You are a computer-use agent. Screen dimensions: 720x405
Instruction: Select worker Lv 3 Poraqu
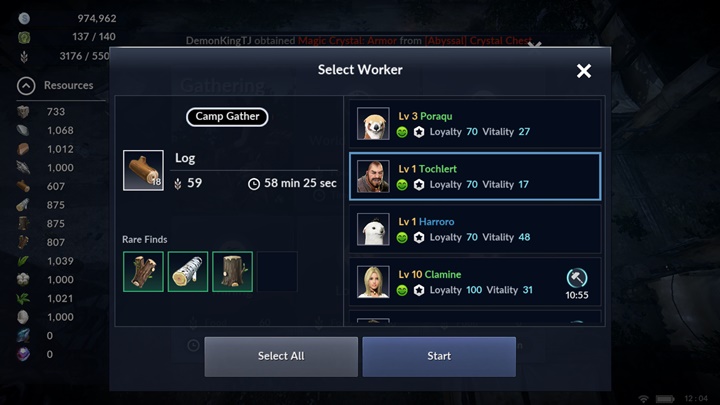[474, 124]
